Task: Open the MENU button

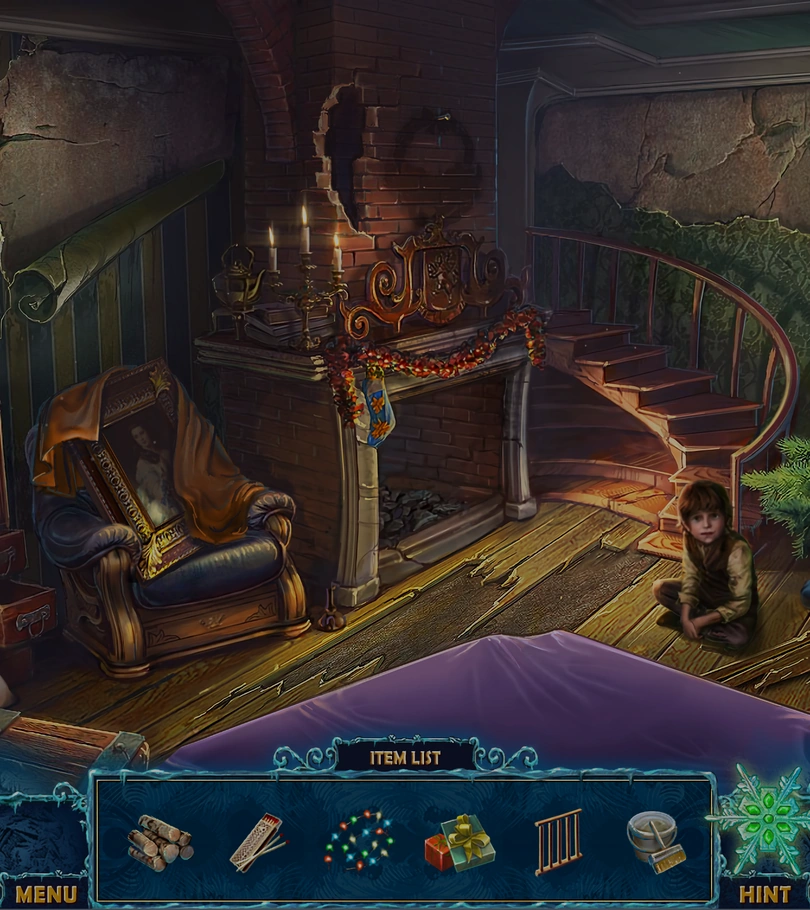Action: pyautogui.click(x=45, y=893)
